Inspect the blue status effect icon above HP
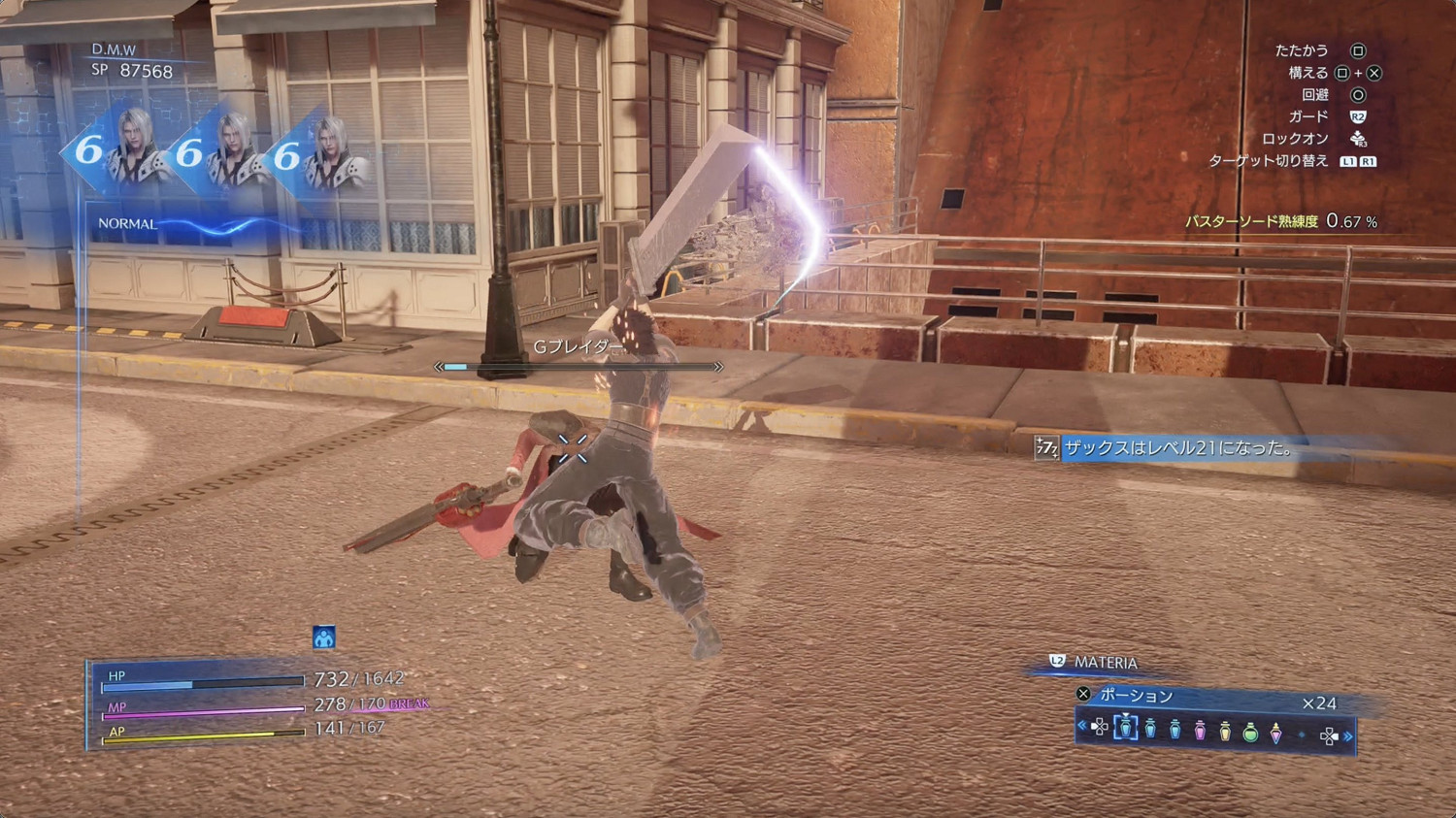This screenshot has height=818, width=1456. pyautogui.click(x=324, y=638)
